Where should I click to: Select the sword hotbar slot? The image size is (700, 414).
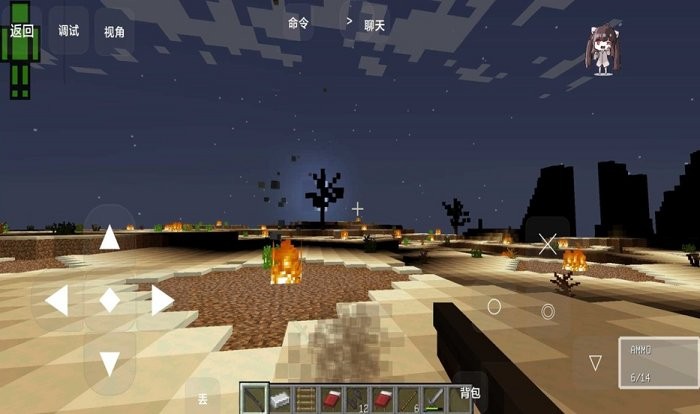(435, 399)
